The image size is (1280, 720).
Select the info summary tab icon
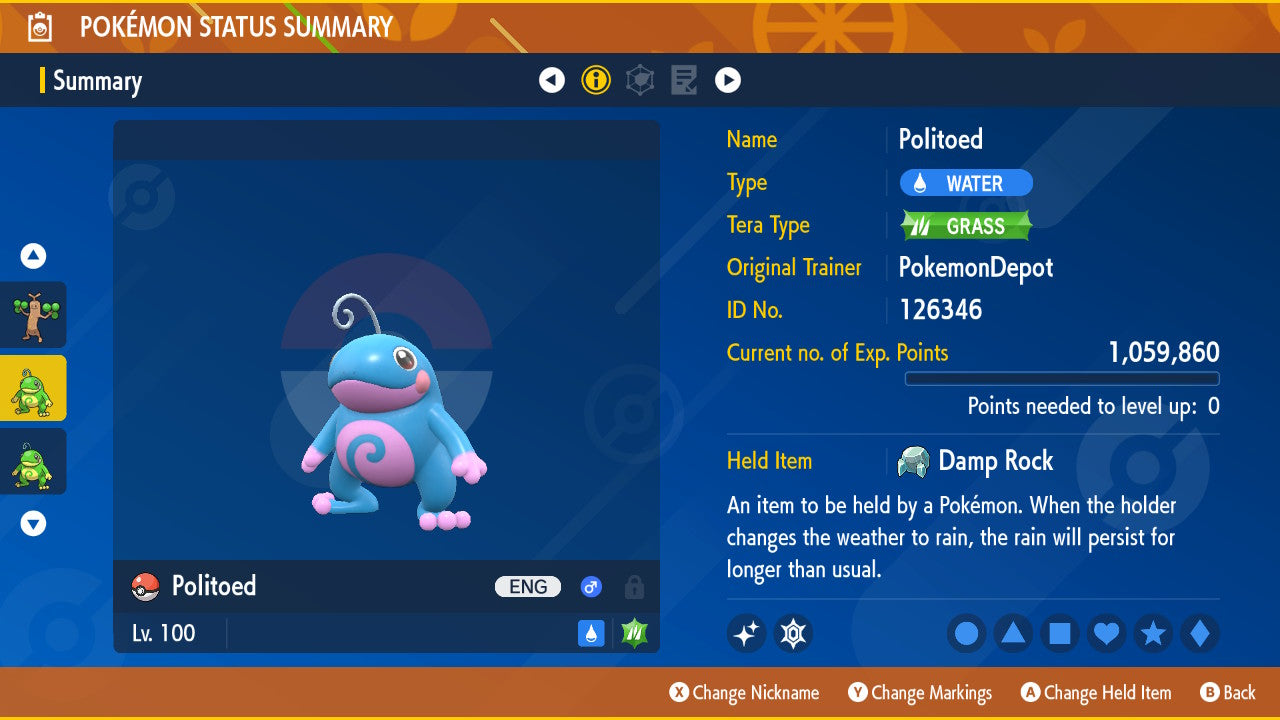[x=596, y=80]
